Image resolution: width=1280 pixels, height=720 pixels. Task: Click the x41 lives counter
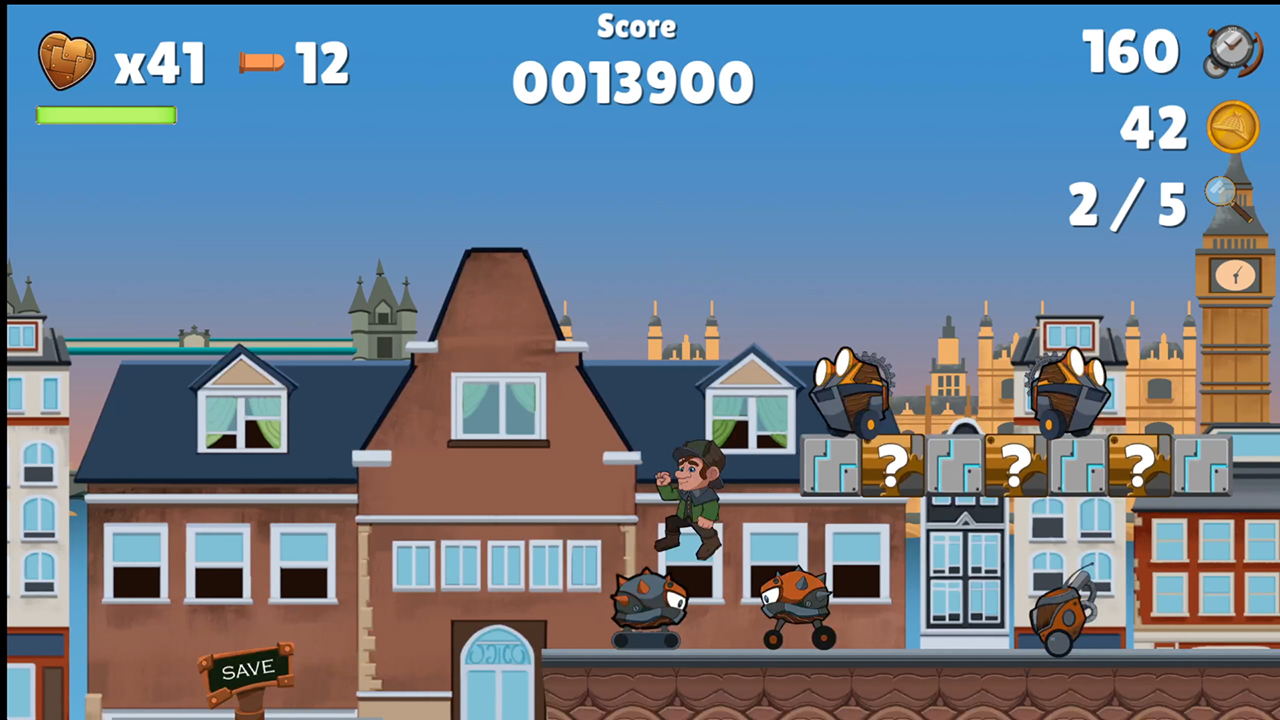click(158, 64)
